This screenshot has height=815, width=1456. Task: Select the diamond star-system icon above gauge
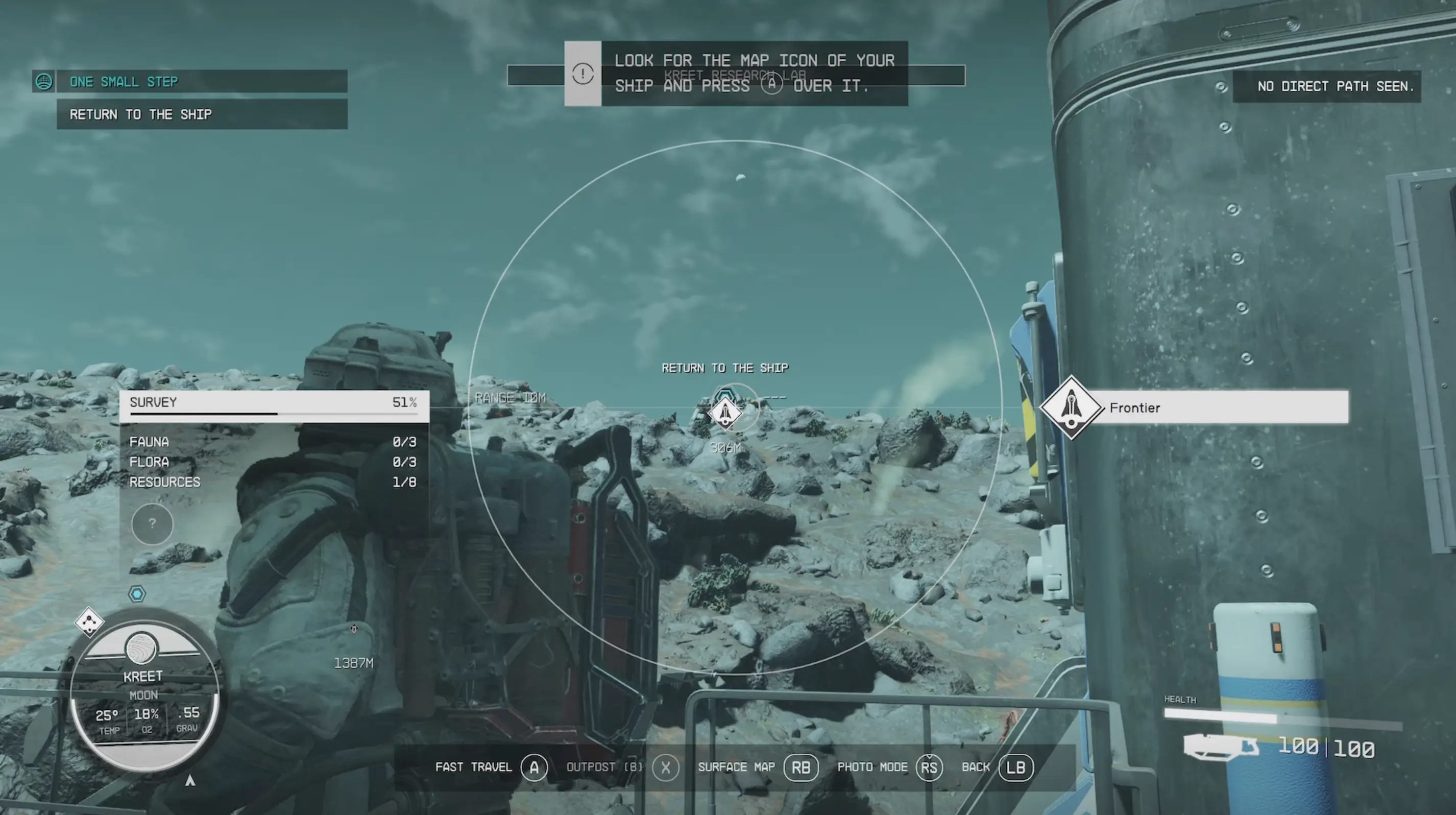pos(89,622)
